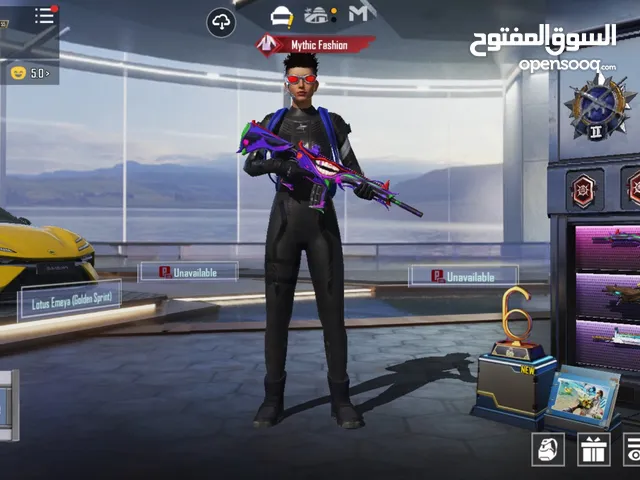Open the helmet icon tab at top
Viewport: 640px width, 480px height.
(283, 16)
